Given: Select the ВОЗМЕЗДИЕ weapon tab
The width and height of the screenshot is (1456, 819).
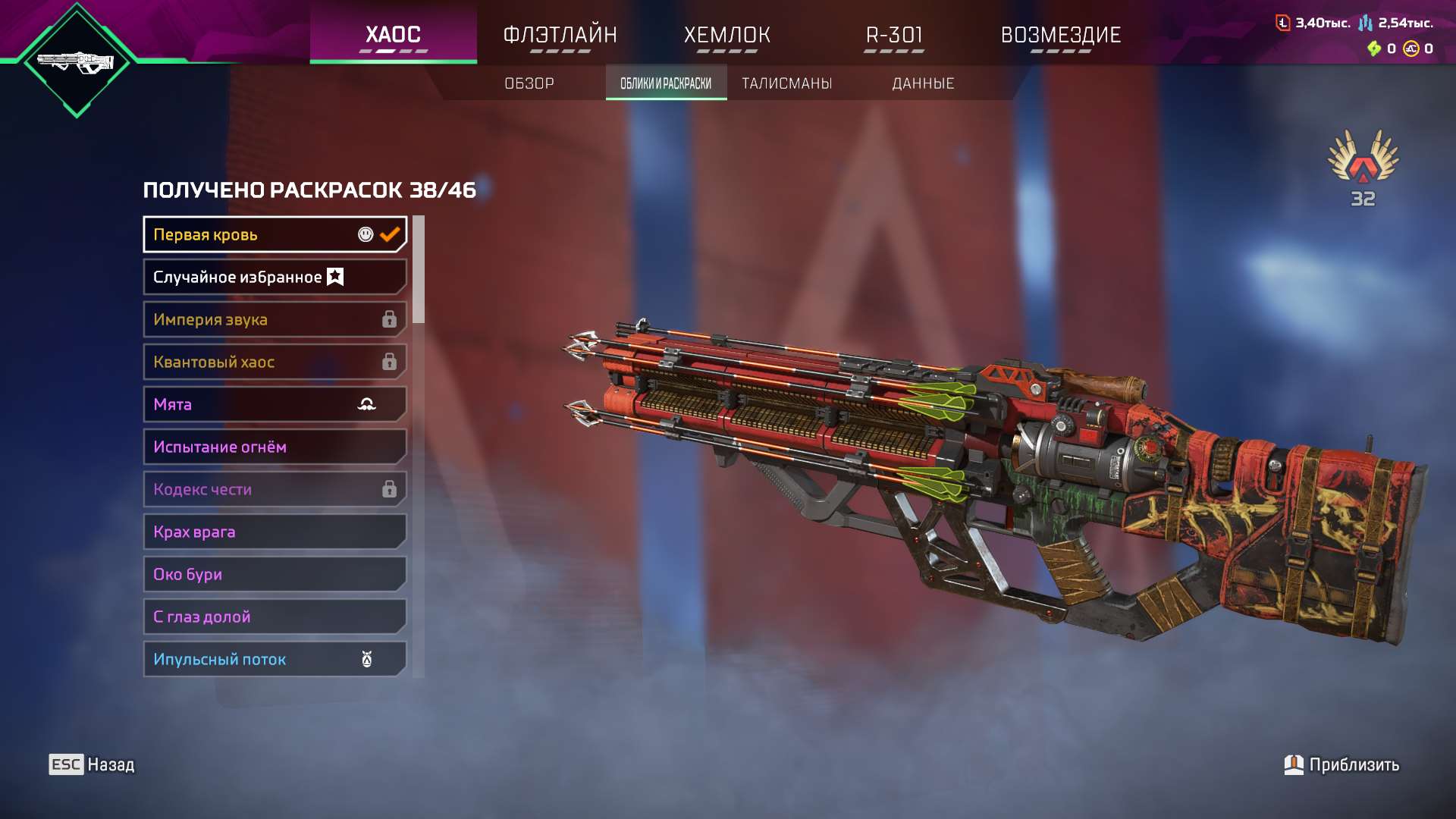Looking at the screenshot, I should click(x=1061, y=34).
